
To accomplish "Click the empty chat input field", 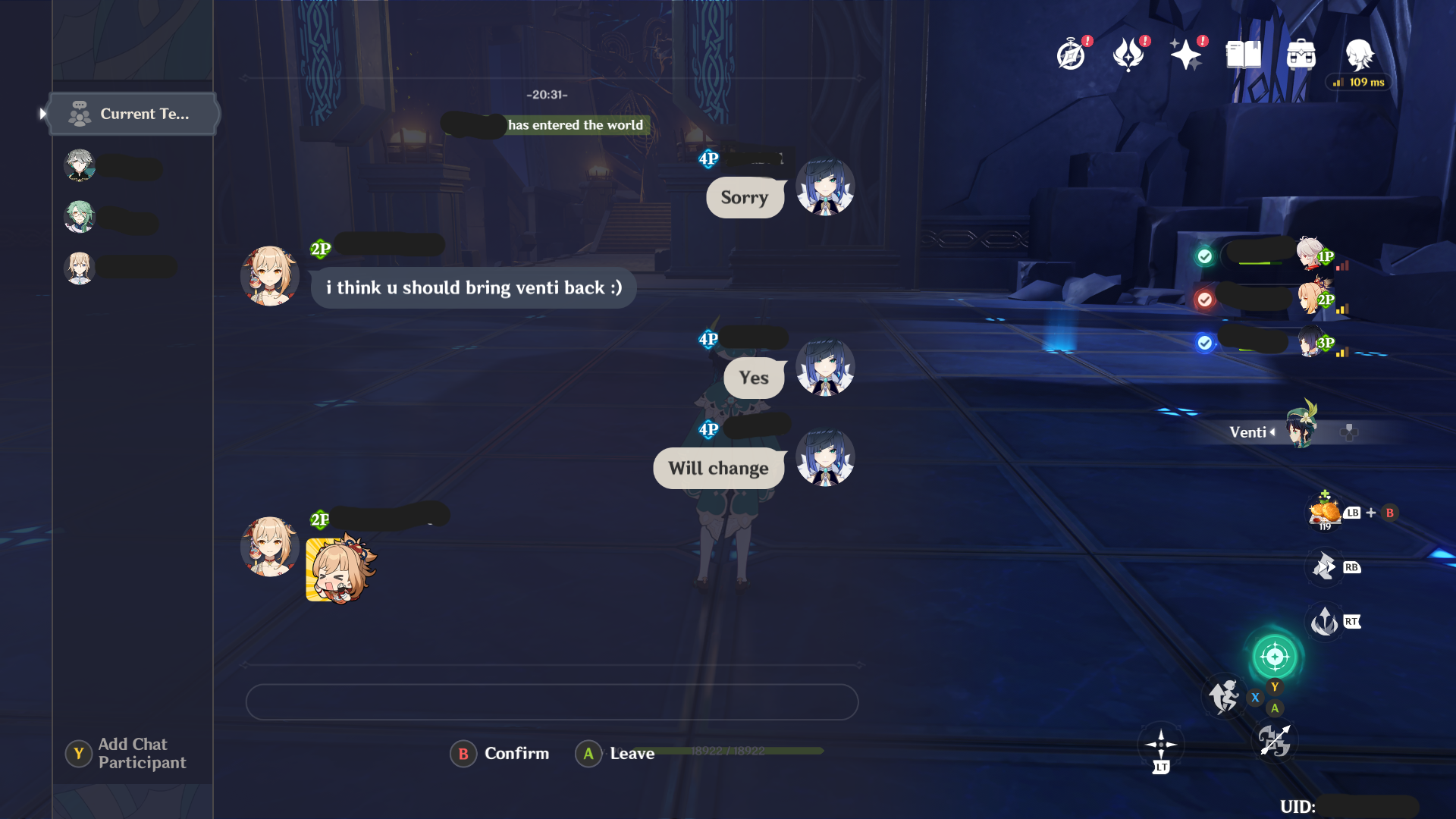I will point(552,702).
